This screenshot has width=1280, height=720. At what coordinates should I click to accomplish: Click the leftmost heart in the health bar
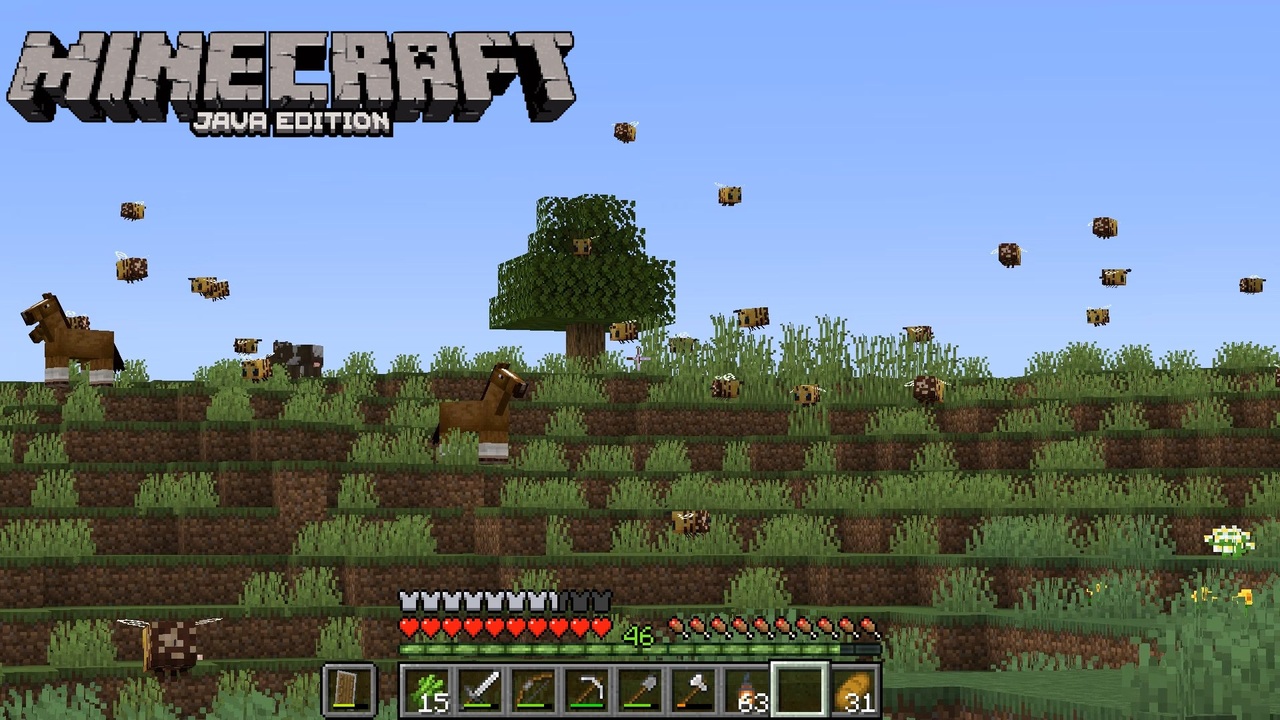(410, 625)
